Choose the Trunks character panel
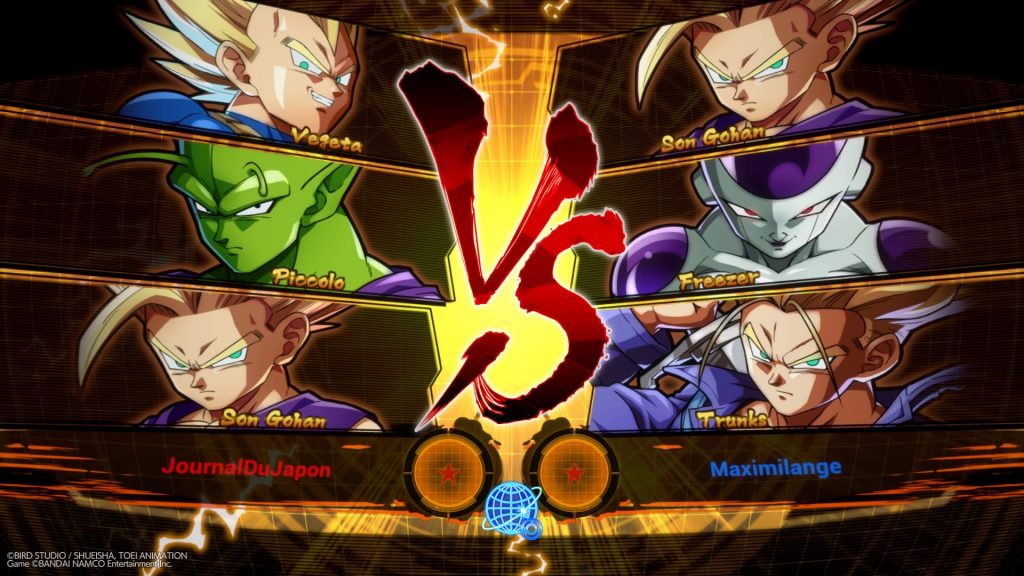This screenshot has height=576, width=1024. [790, 360]
